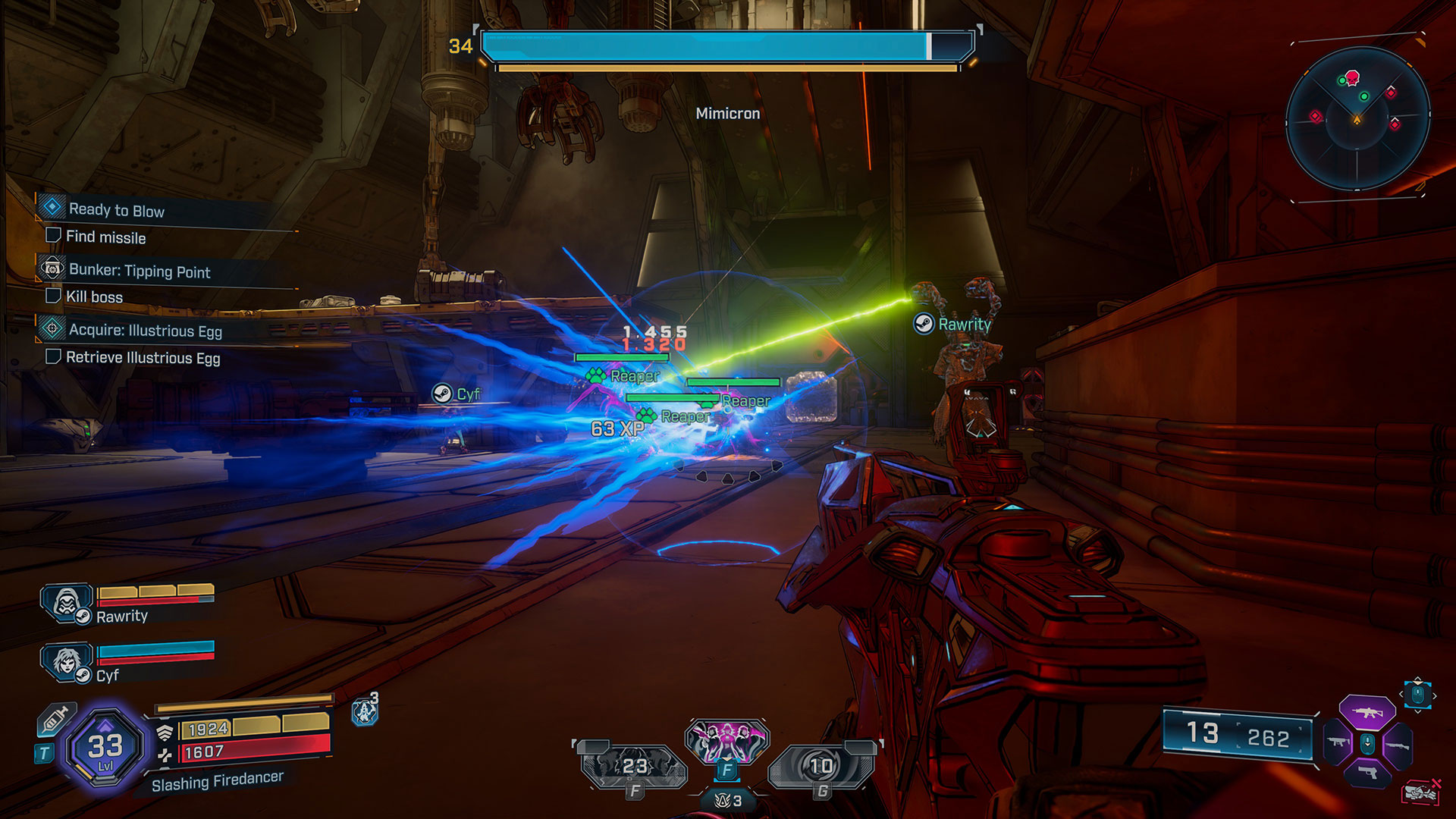Choose the pistol weapon slot
The height and width of the screenshot is (819, 1456).
1367,773
